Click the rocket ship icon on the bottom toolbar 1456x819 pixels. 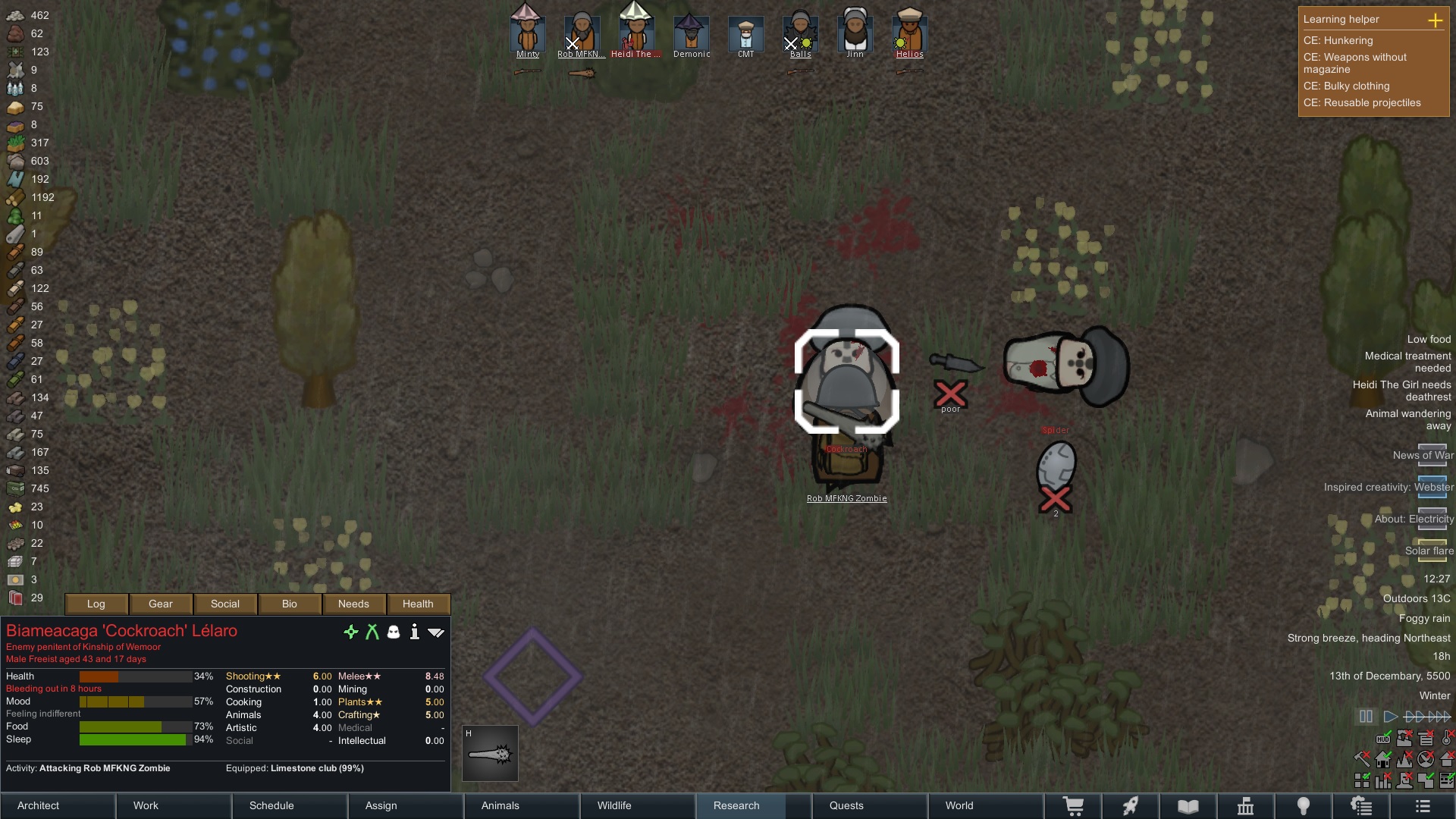click(x=1130, y=806)
